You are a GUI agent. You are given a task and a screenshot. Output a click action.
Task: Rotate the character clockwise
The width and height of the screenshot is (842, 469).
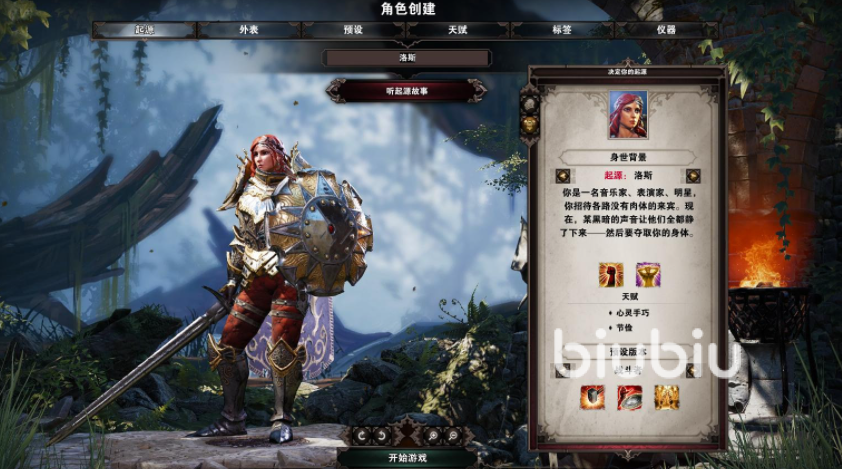380,436
